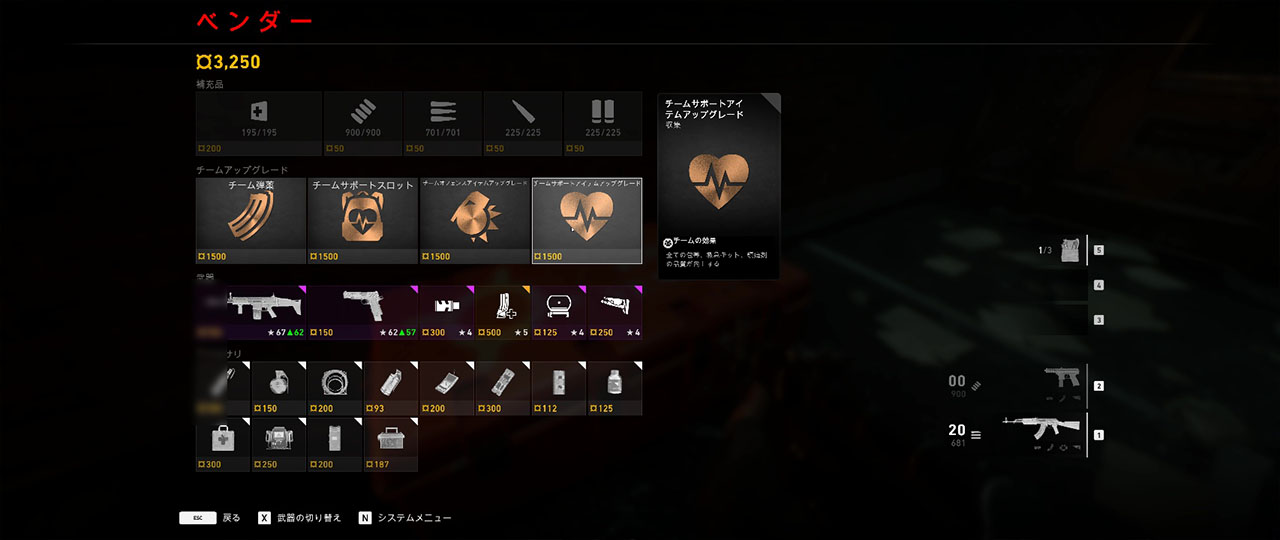Select the heart-icon team support upgrade
Image resolution: width=1280 pixels, height=540 pixels.
pos(586,220)
